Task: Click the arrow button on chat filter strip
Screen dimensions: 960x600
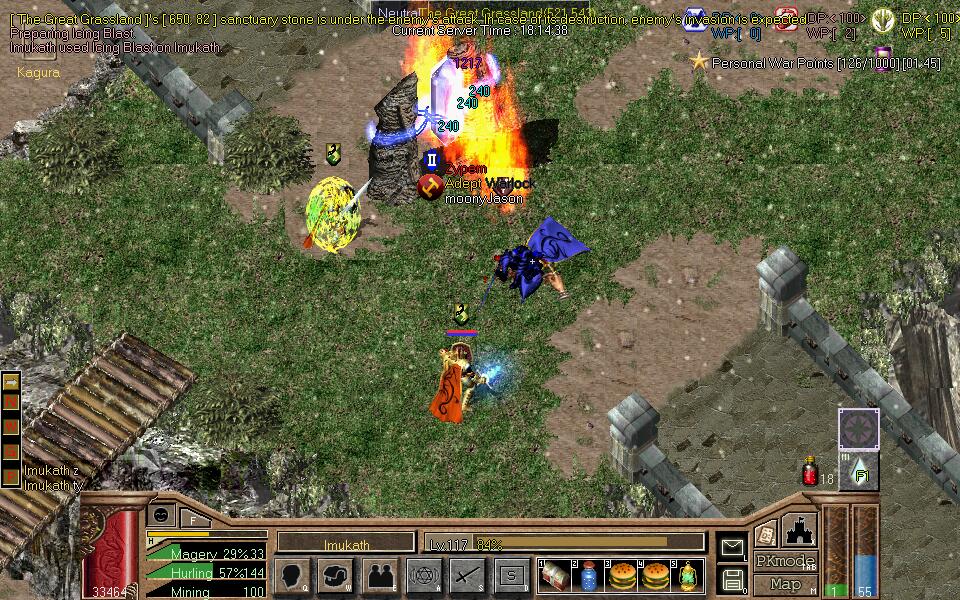Action: 11,383
